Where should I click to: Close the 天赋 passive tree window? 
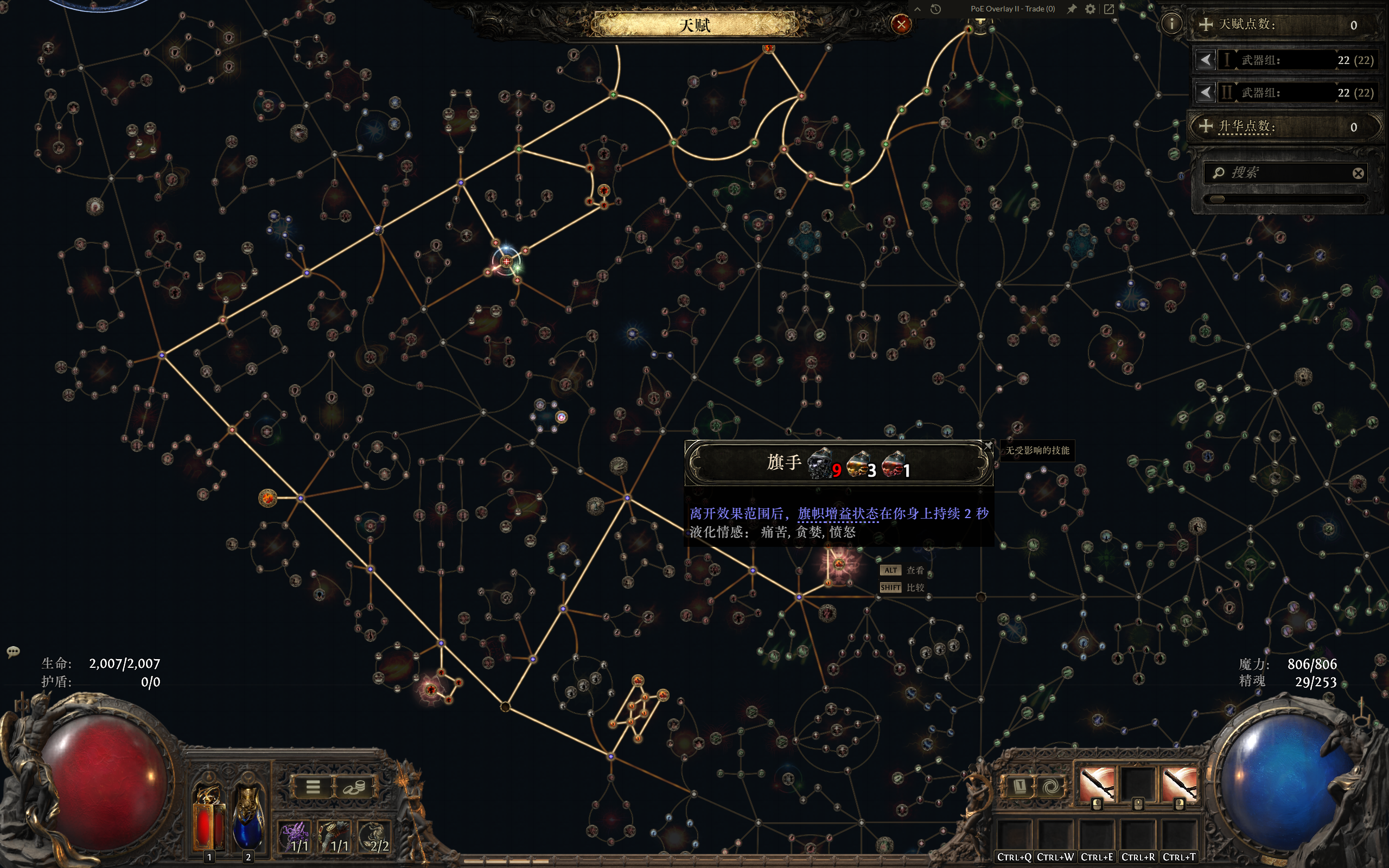coord(901,24)
